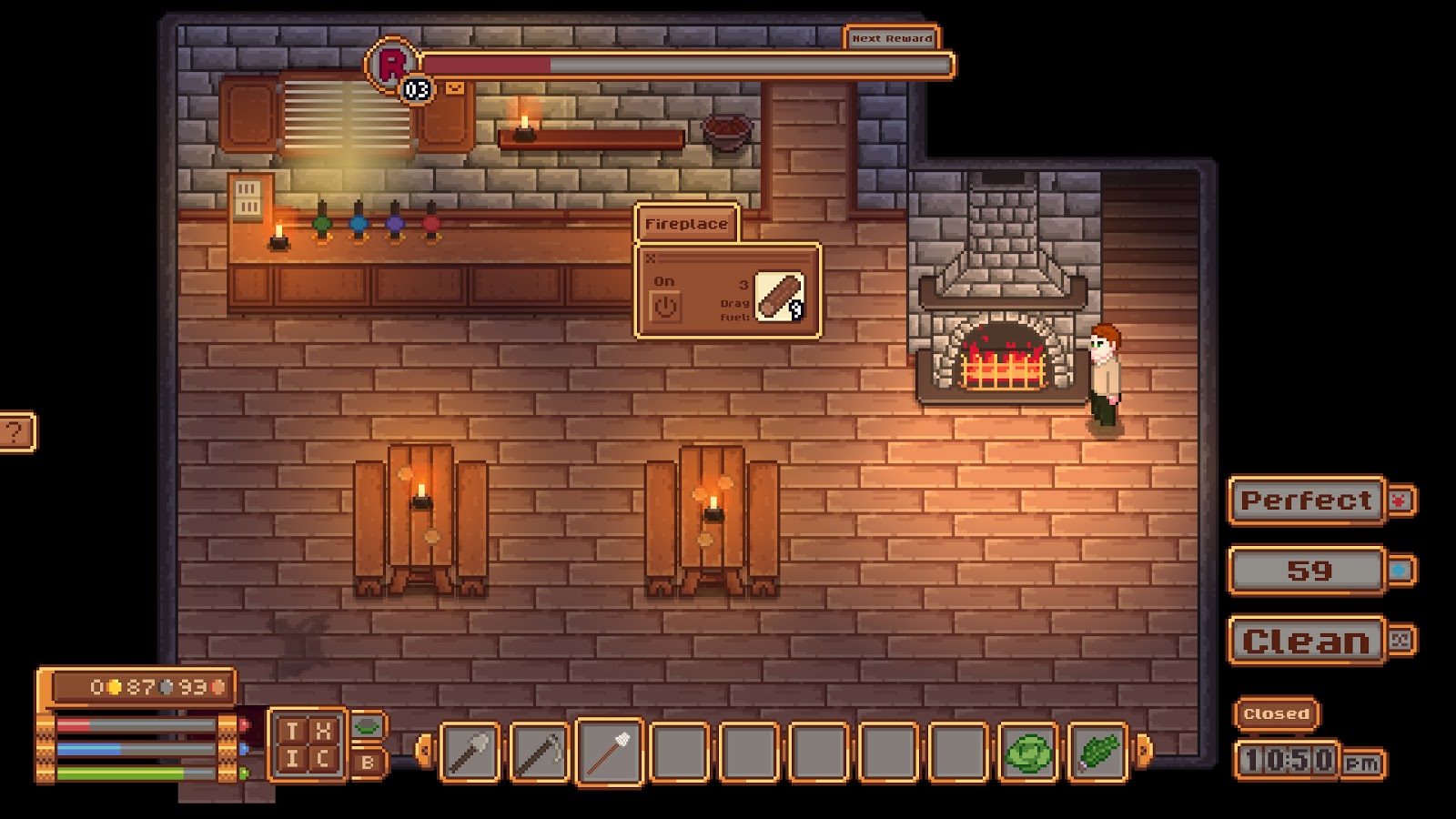Click the Closed sign to open the tavern

(1276, 713)
